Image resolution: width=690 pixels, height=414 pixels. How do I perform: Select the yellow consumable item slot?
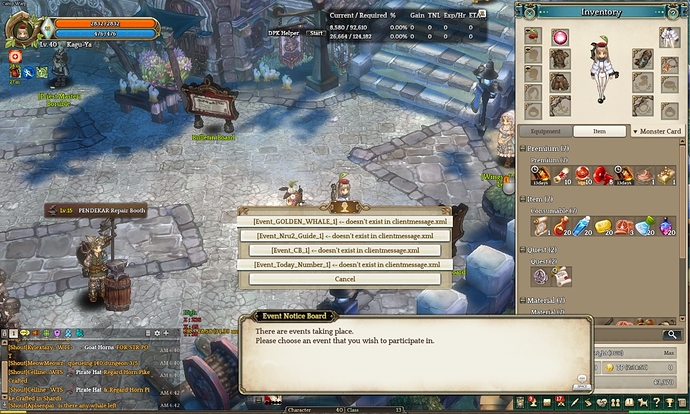603,226
